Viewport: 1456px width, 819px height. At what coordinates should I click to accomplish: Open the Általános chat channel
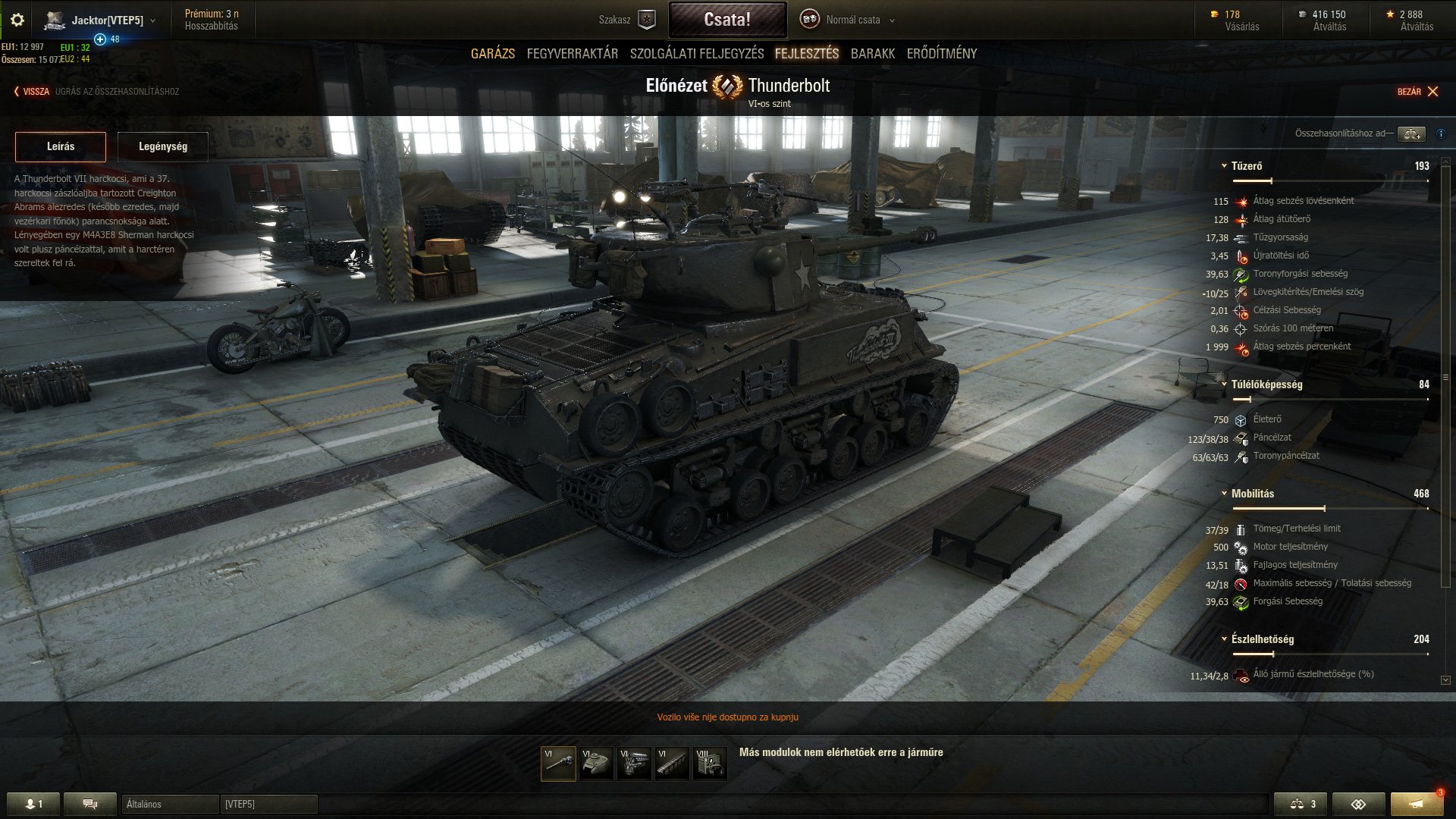(x=170, y=804)
